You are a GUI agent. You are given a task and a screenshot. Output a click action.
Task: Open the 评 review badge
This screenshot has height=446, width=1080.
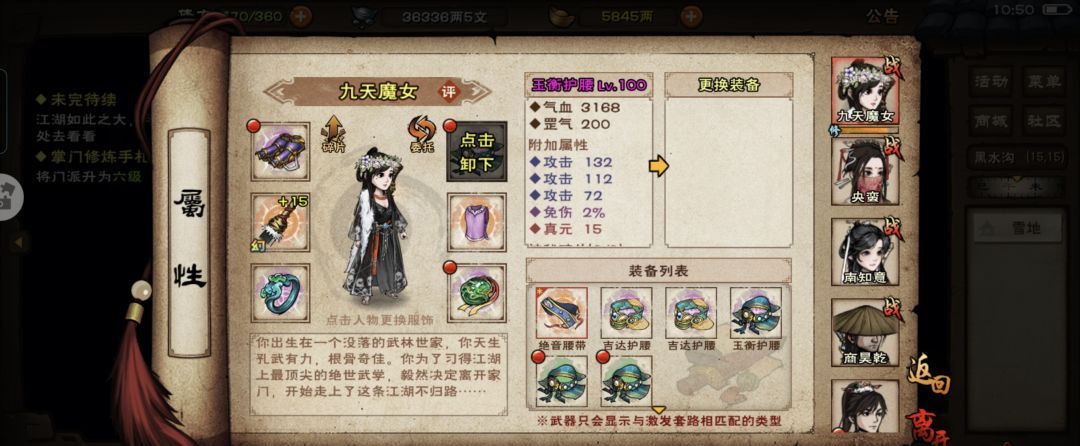click(449, 91)
